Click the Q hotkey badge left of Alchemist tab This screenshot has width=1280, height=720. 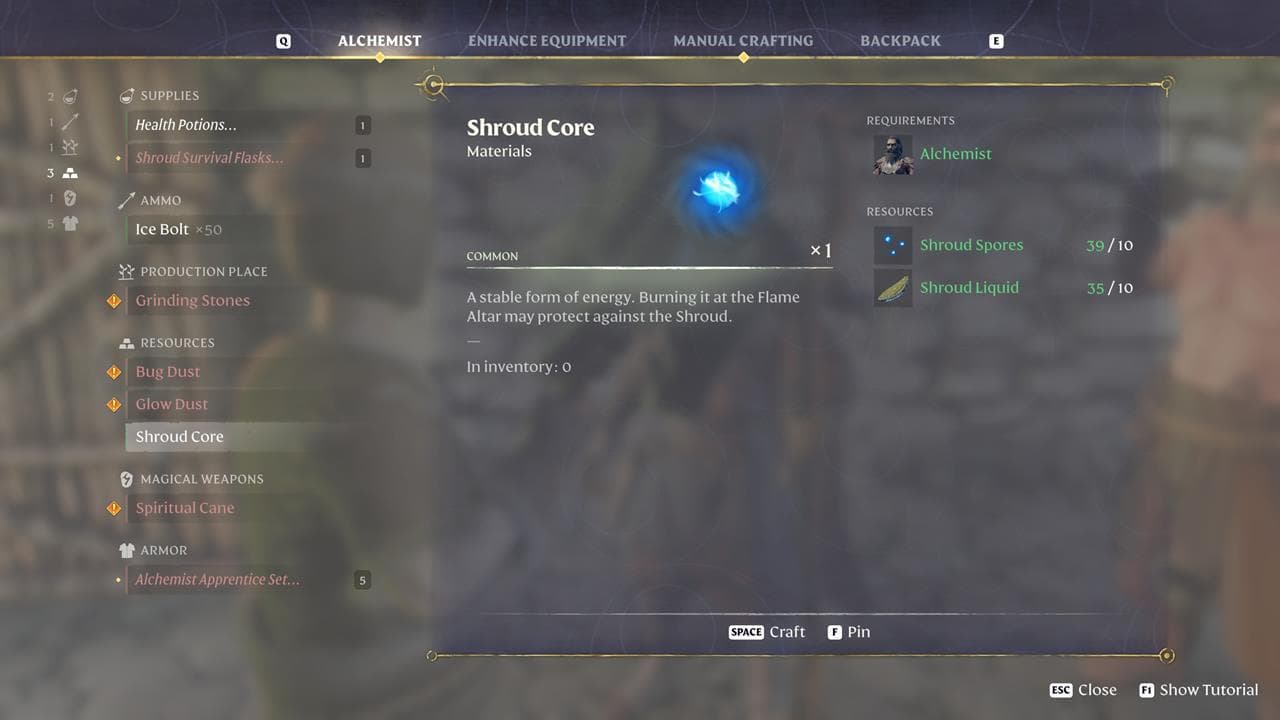click(284, 40)
